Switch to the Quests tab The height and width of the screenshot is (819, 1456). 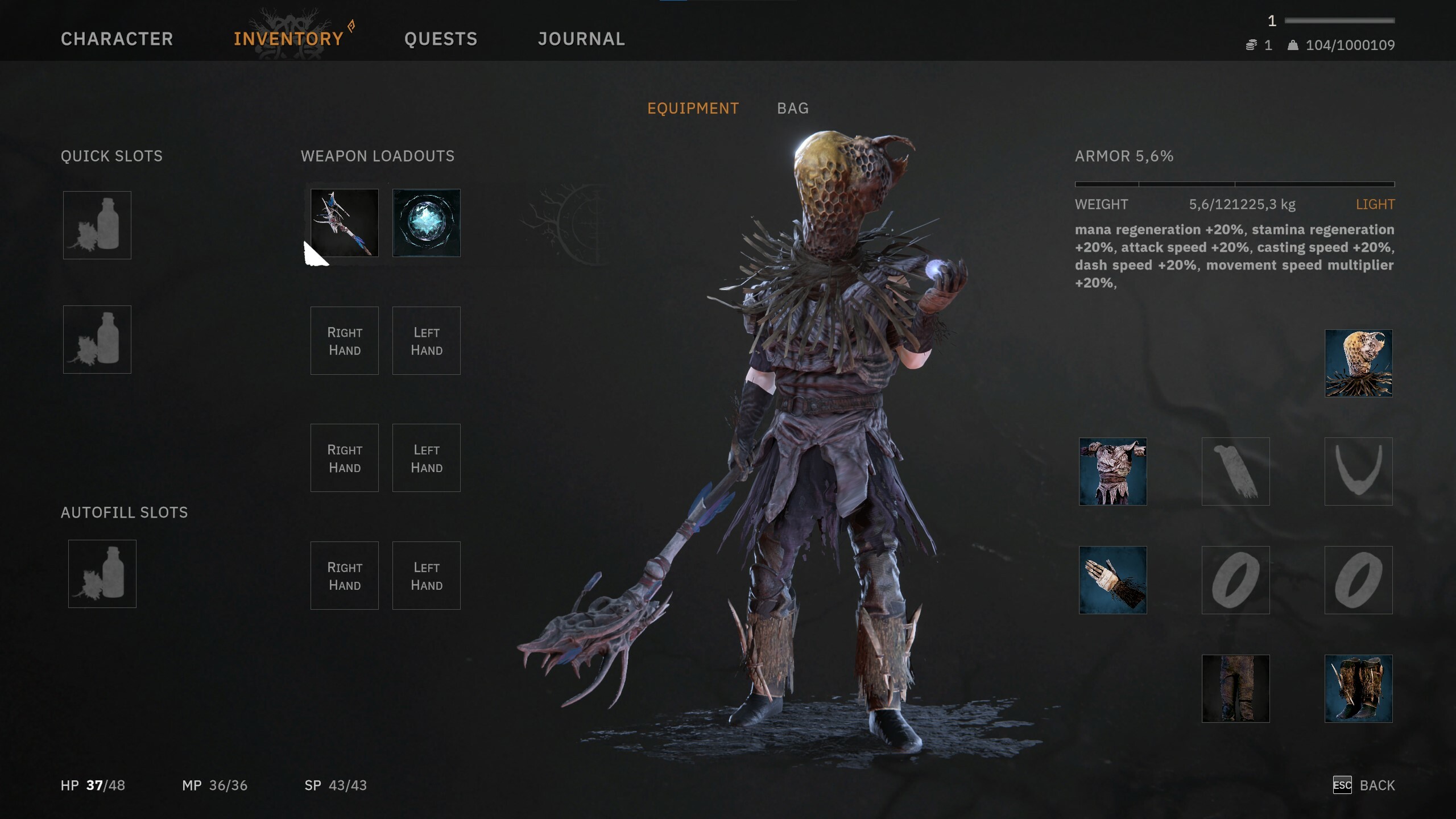tap(441, 39)
